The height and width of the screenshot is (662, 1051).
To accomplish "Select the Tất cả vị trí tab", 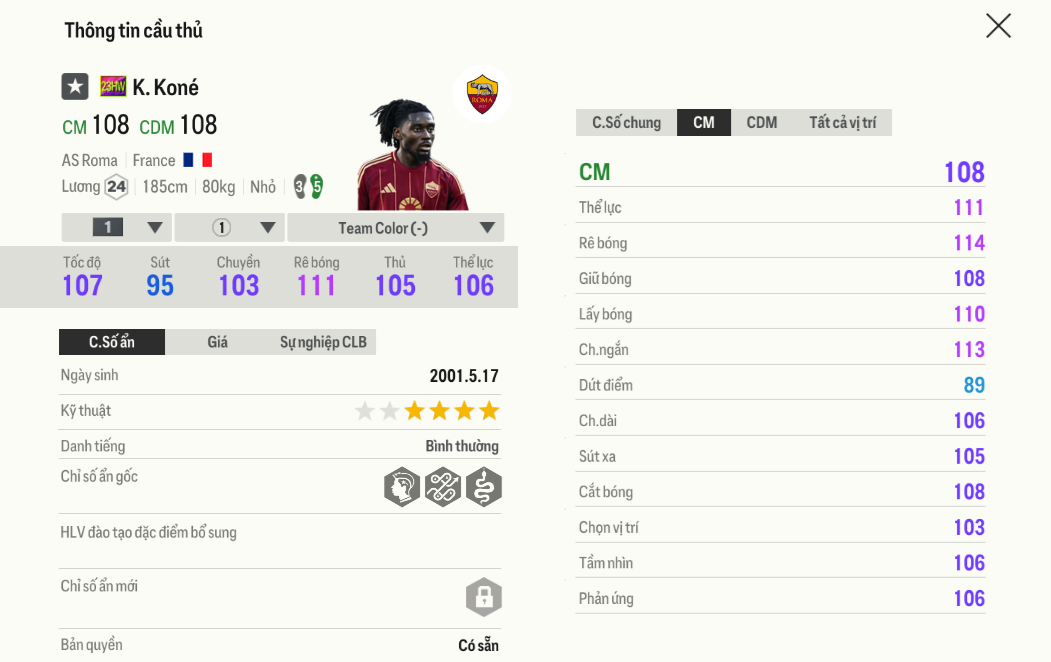I will [x=842, y=122].
